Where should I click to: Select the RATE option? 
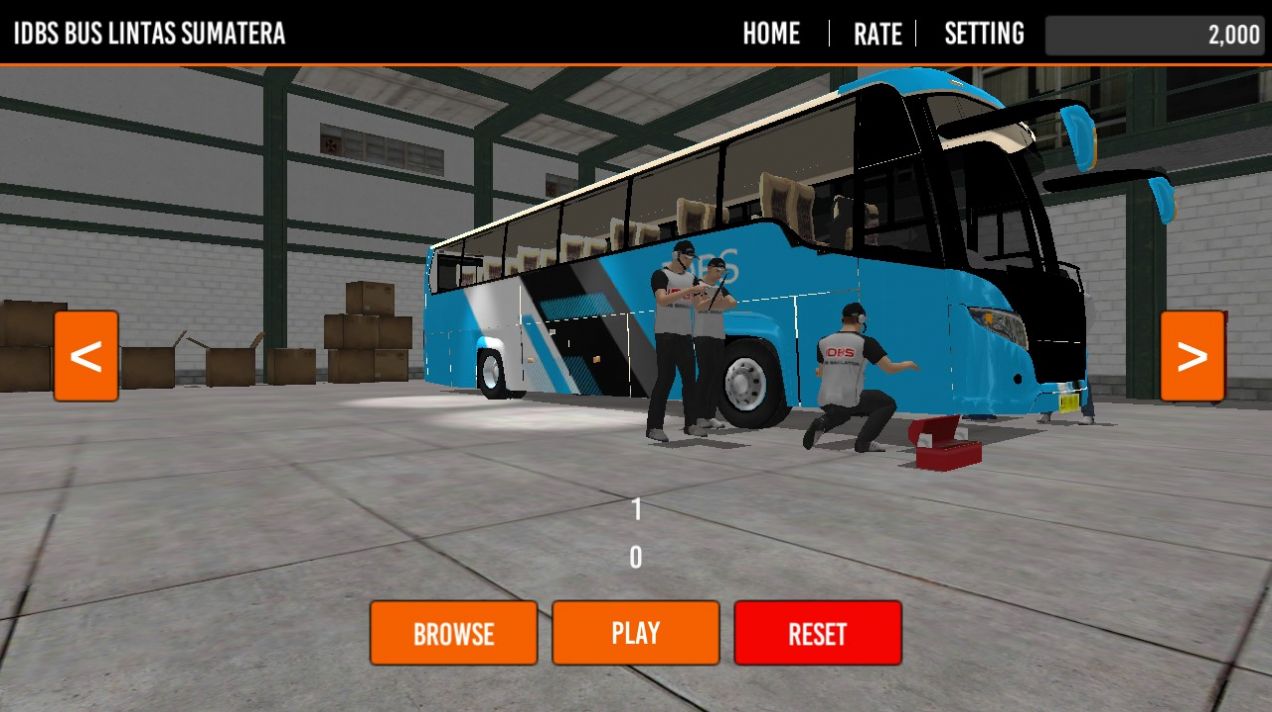(x=877, y=34)
